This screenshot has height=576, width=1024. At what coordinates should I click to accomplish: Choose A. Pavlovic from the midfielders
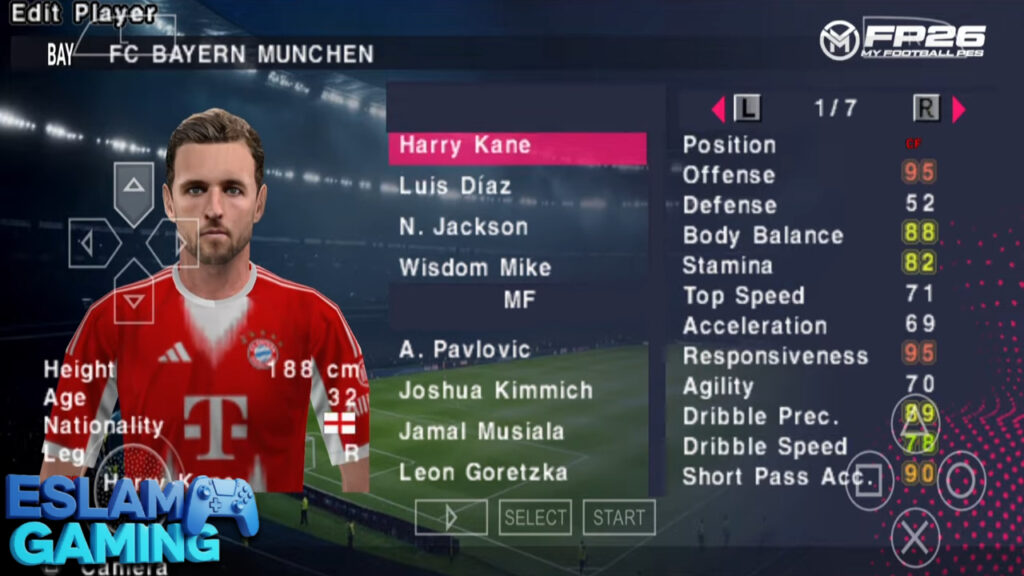[x=465, y=349]
